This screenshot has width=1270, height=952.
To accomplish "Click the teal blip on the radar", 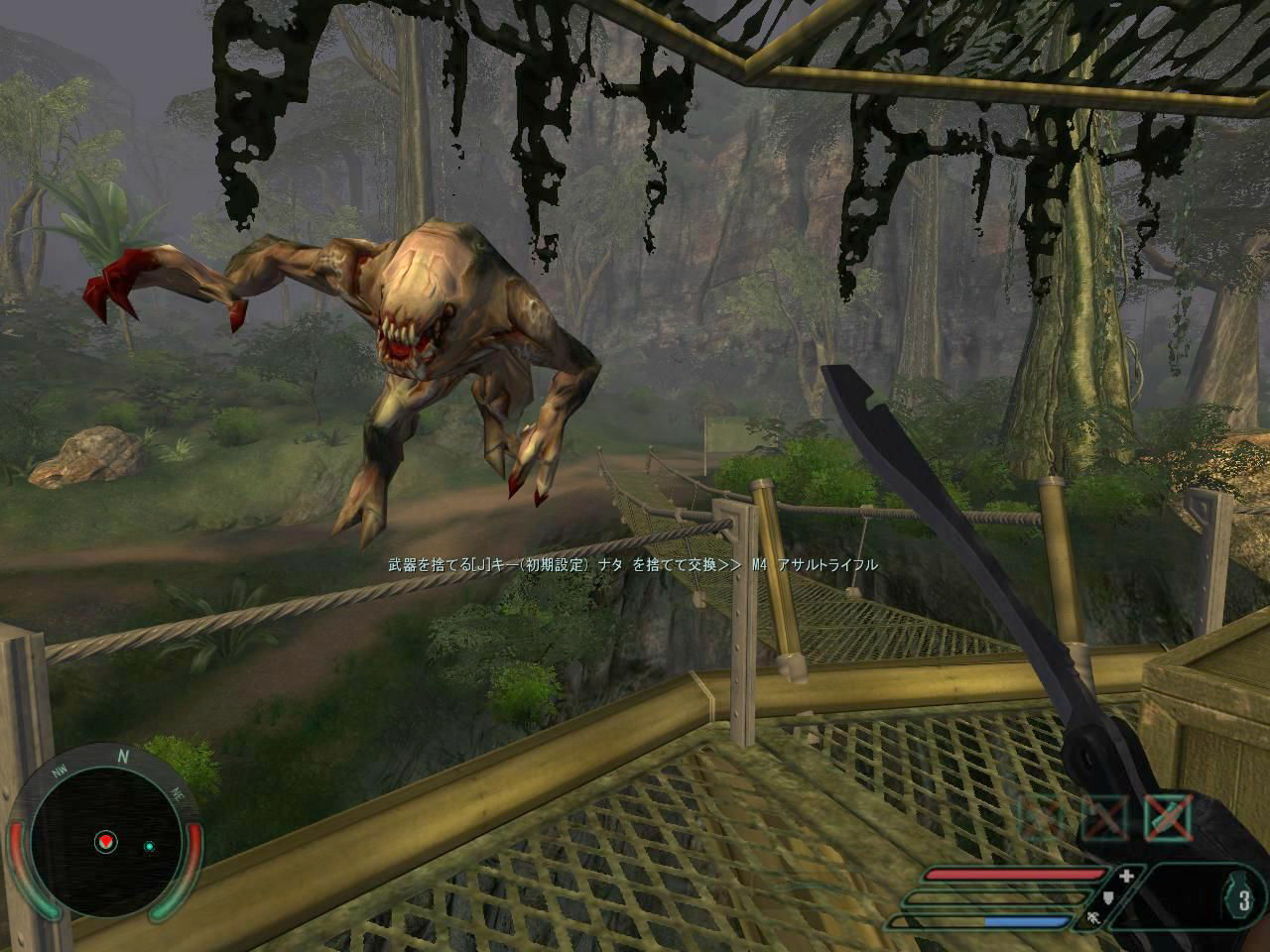I will [149, 845].
